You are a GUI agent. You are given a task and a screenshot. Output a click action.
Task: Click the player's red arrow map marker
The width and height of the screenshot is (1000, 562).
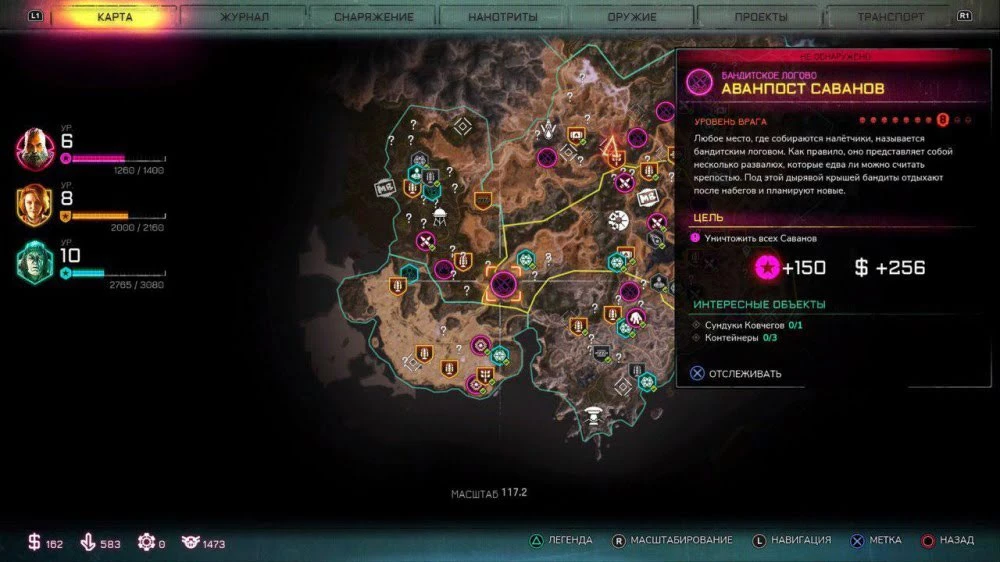[x=610, y=150]
